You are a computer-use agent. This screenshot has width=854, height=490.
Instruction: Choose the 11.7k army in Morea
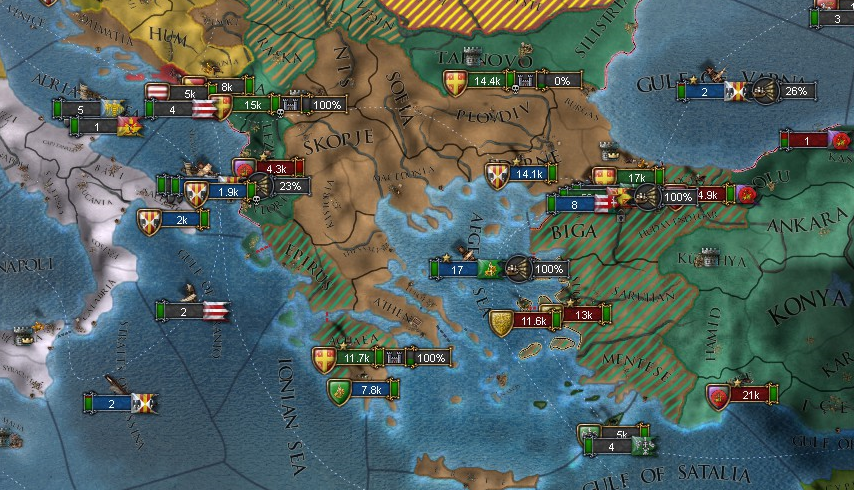click(357, 357)
